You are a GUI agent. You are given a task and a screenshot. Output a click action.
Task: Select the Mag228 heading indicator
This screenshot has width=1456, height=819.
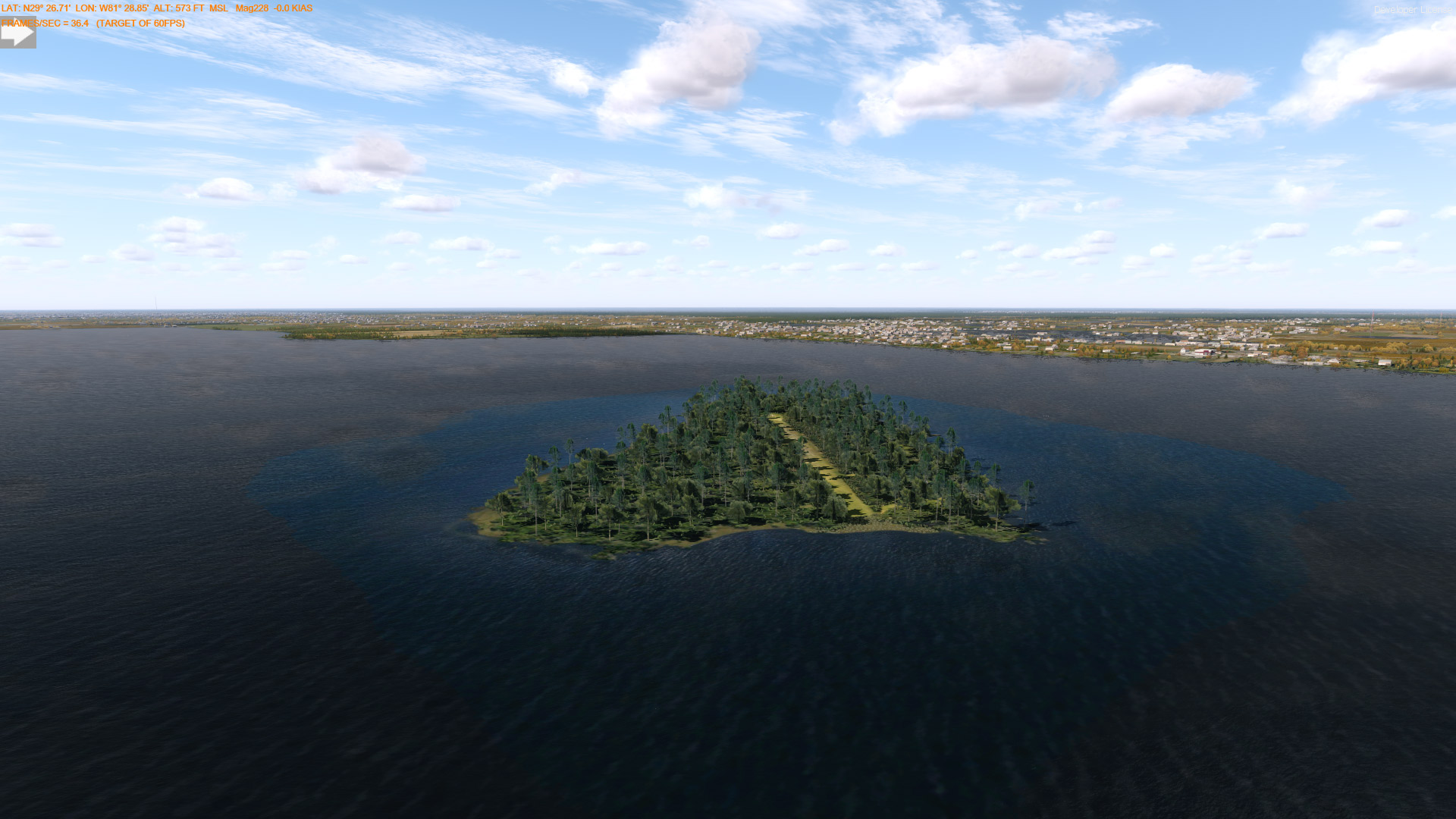coord(250,8)
